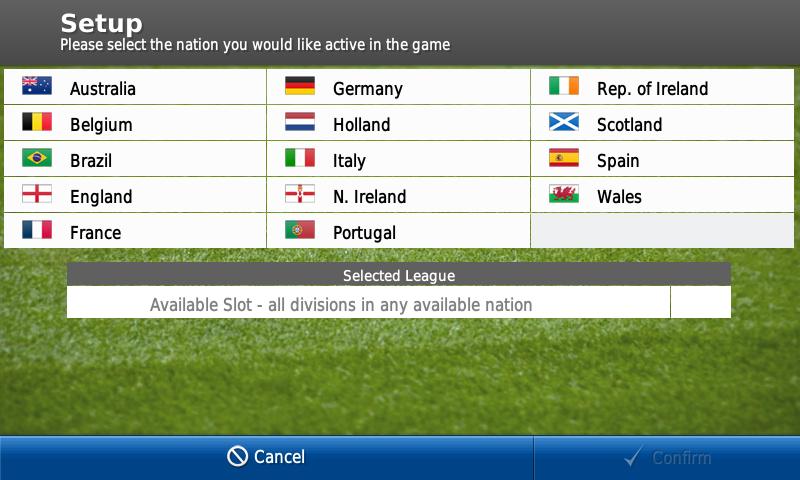
Task: Select Australia as the active nation
Action: (135, 88)
